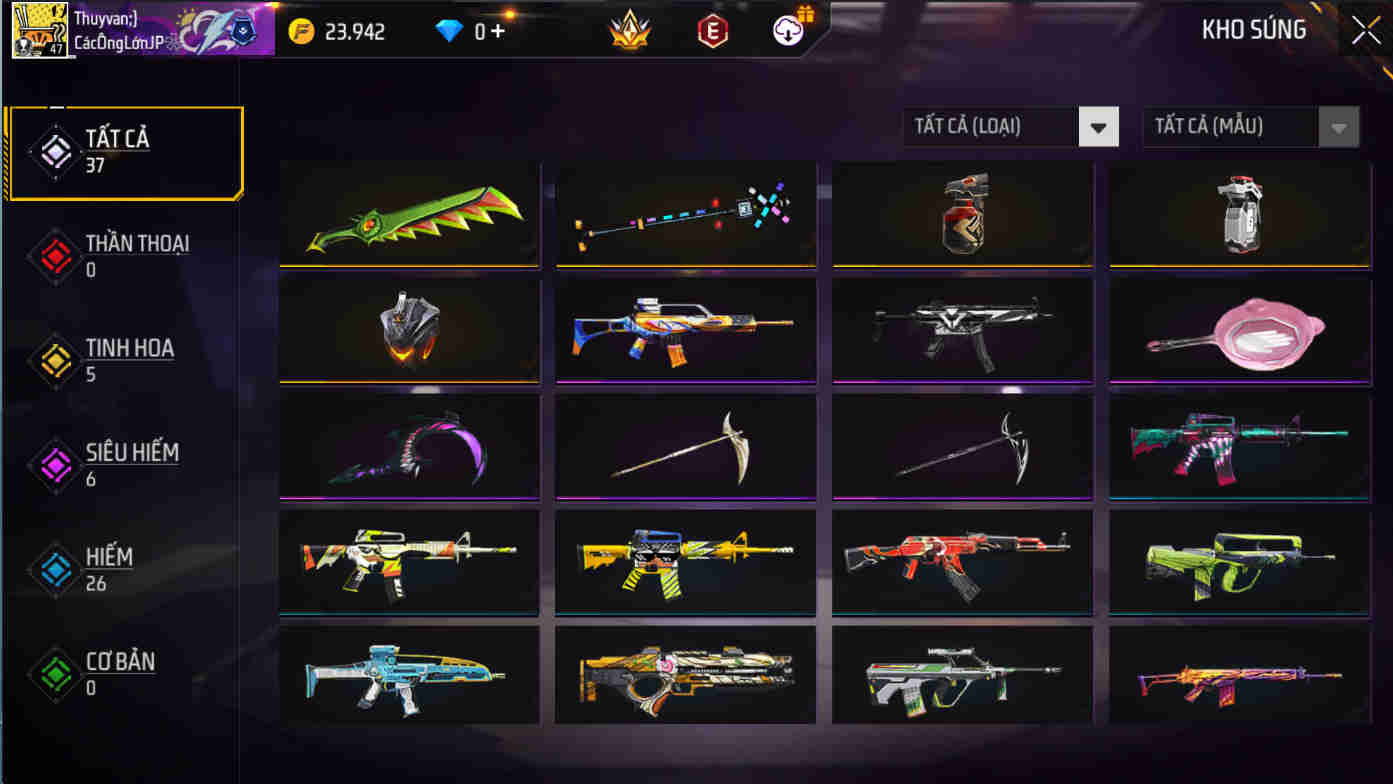The height and width of the screenshot is (784, 1393).
Task: Open the gift download icon
Action: pyautogui.click(x=789, y=31)
